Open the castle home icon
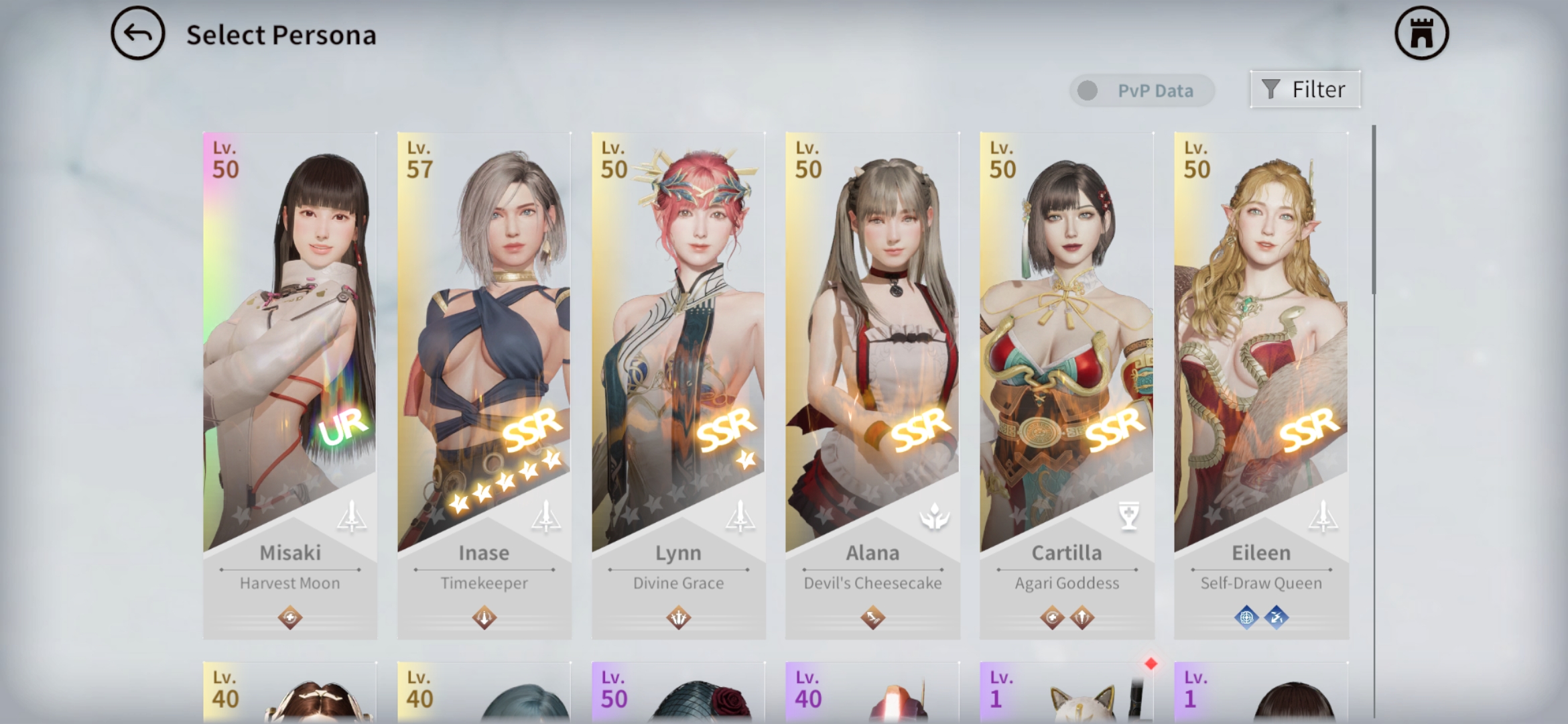This screenshot has height=724, width=1568. click(1421, 34)
